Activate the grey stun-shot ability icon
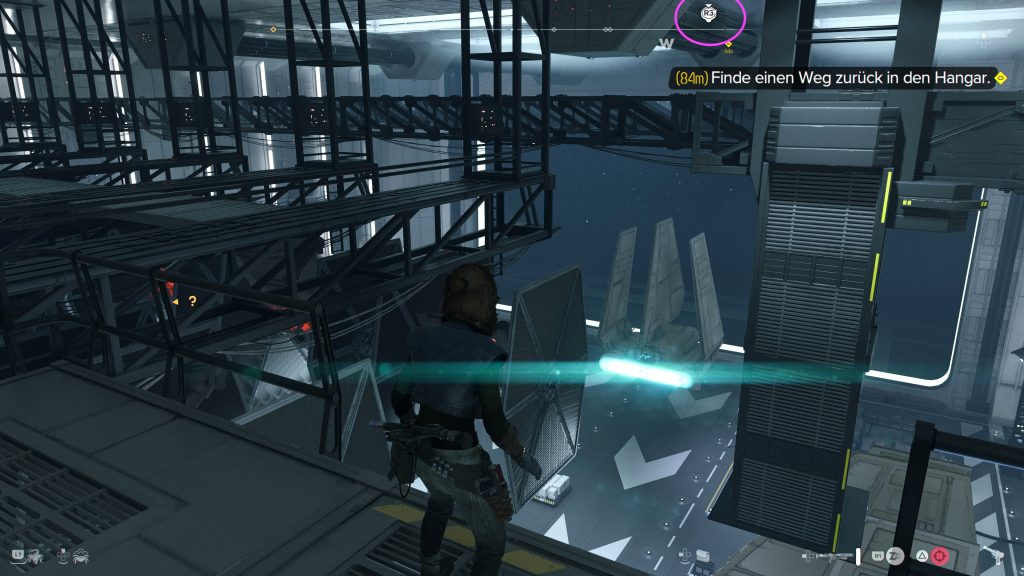The height and width of the screenshot is (576, 1024). (x=896, y=556)
